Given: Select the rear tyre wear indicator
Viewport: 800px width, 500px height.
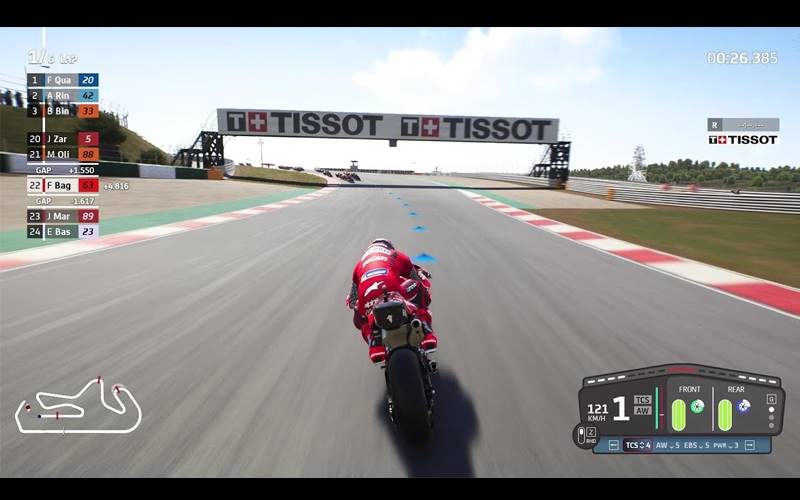Looking at the screenshot, I should click(725, 414).
